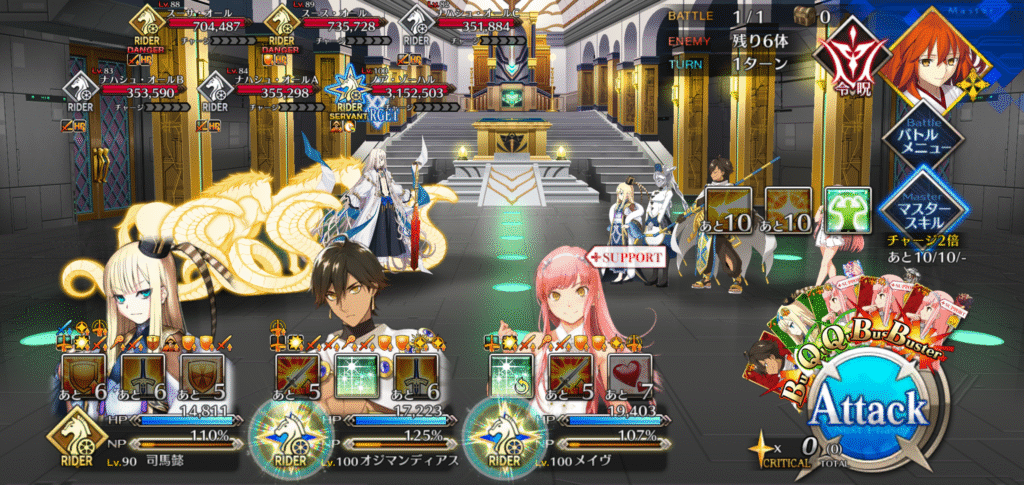Select Medb's sword burst skill icon
The height and width of the screenshot is (485, 1024).
568,376
